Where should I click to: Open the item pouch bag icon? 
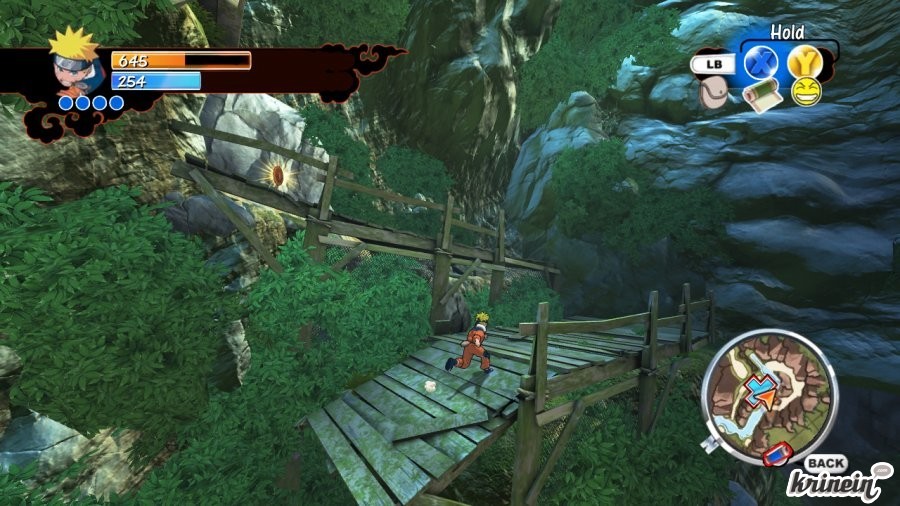click(x=714, y=94)
